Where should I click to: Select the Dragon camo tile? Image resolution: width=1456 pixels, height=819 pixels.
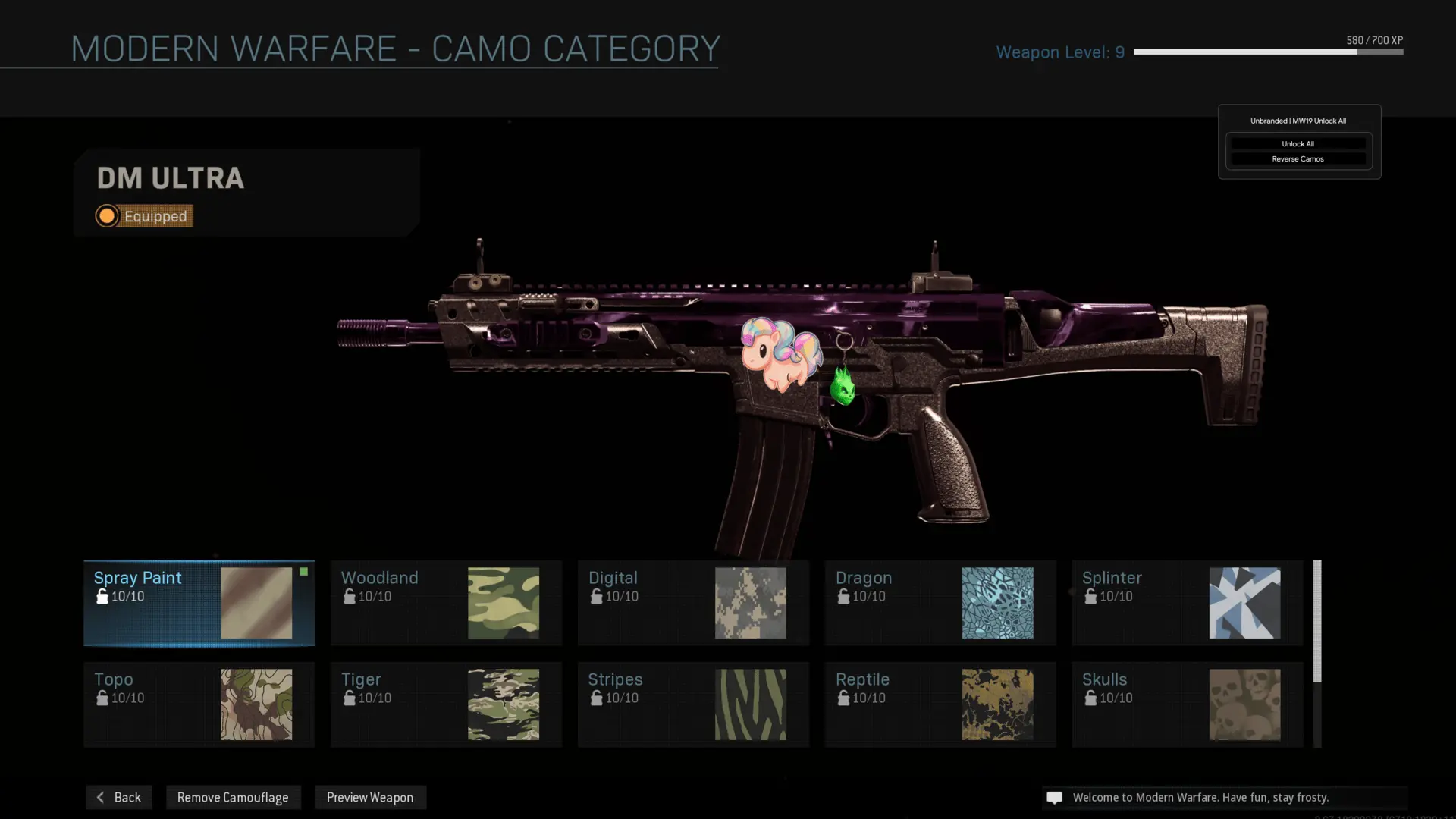(x=940, y=603)
